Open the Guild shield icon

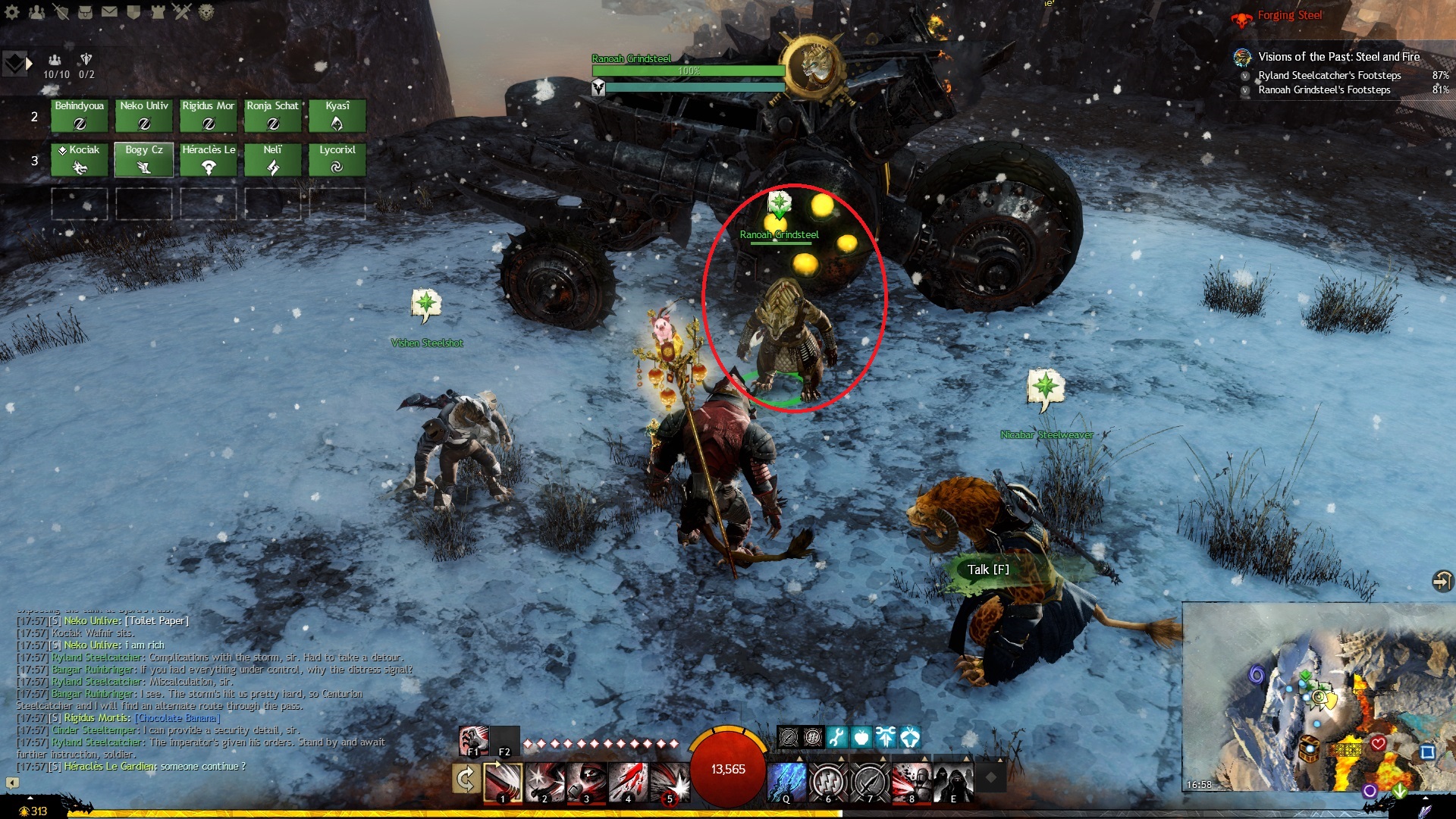click(x=133, y=11)
